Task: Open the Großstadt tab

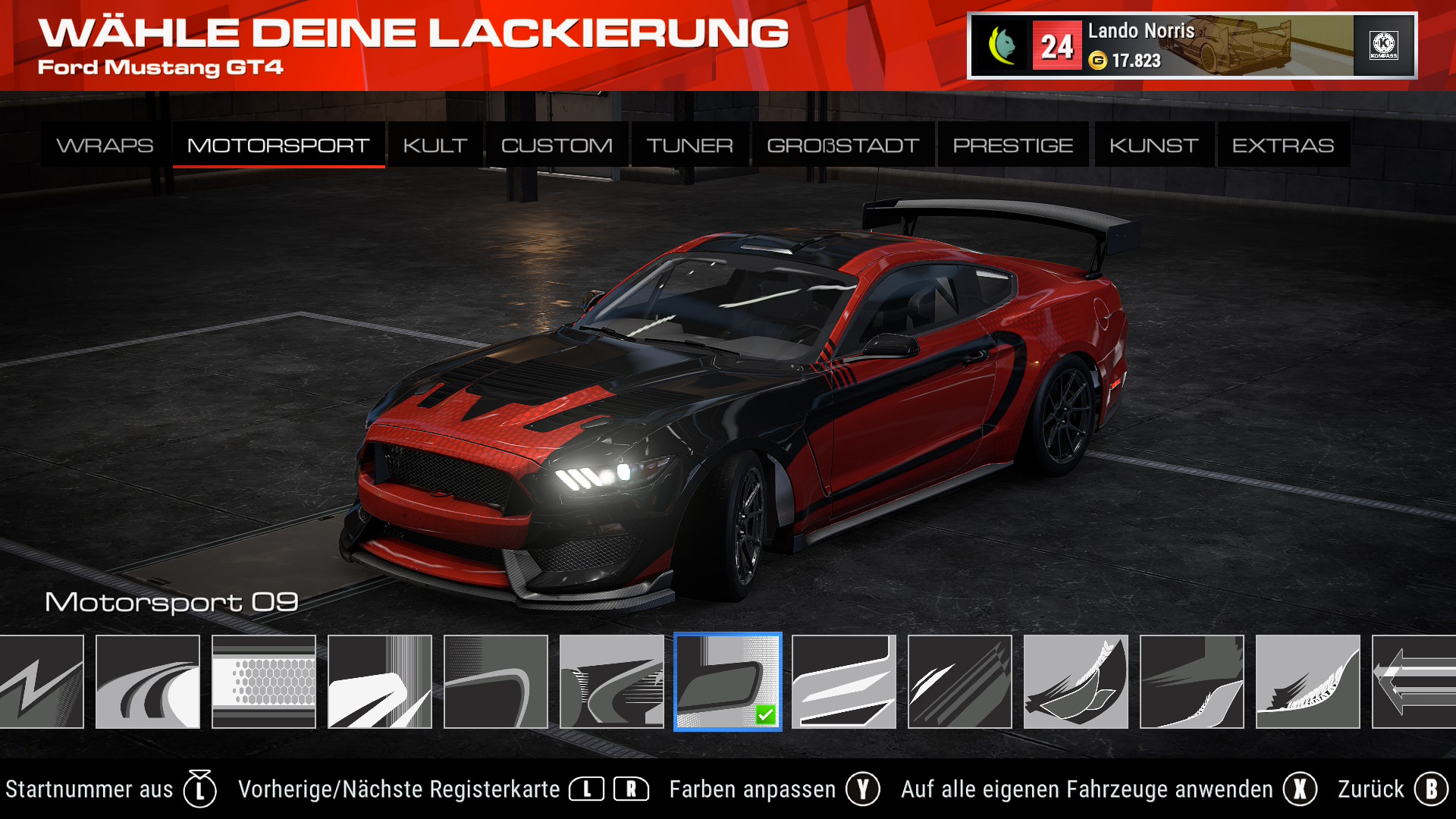Action: click(843, 145)
